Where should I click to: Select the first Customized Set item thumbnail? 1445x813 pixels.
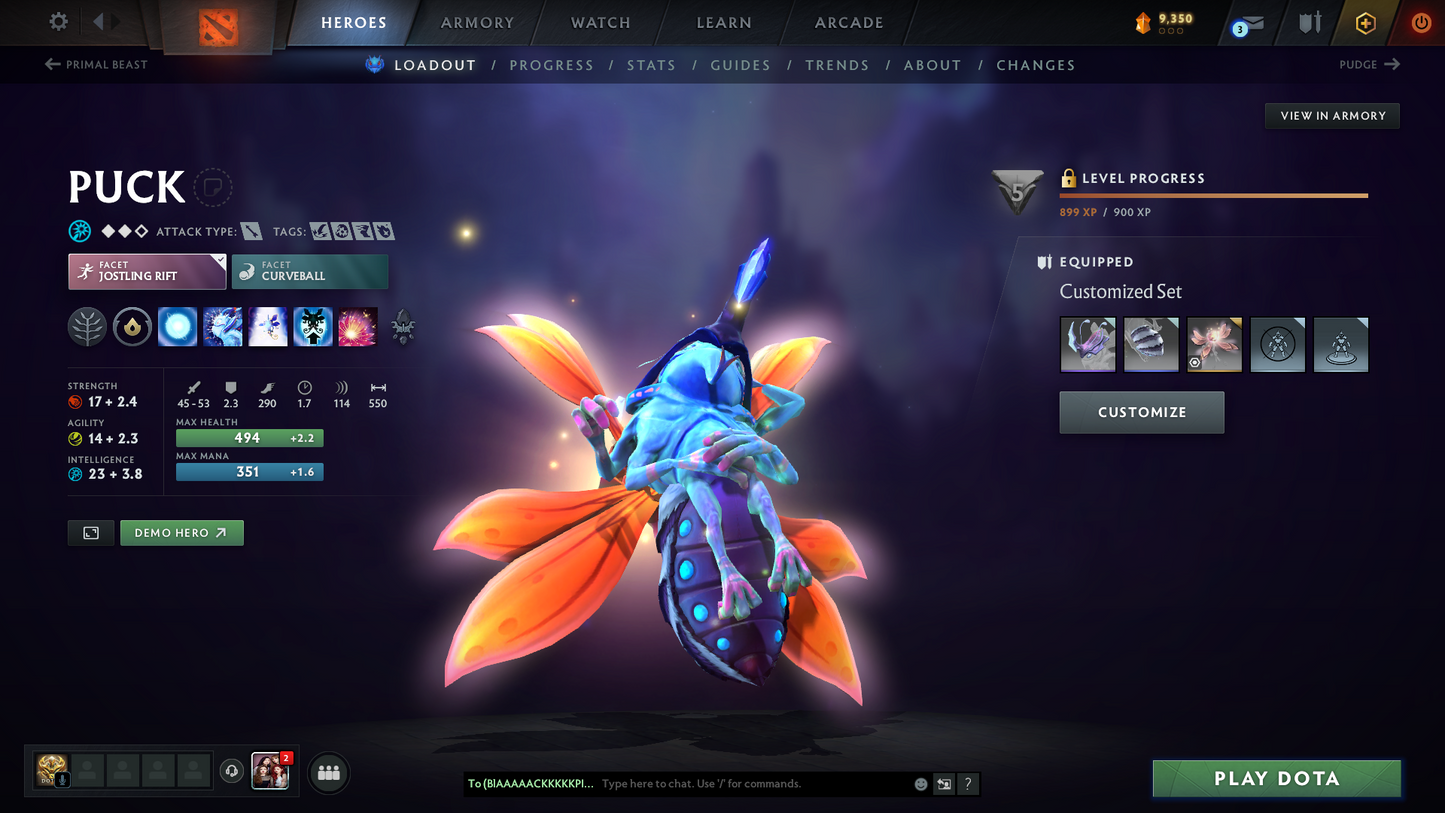[1088, 344]
